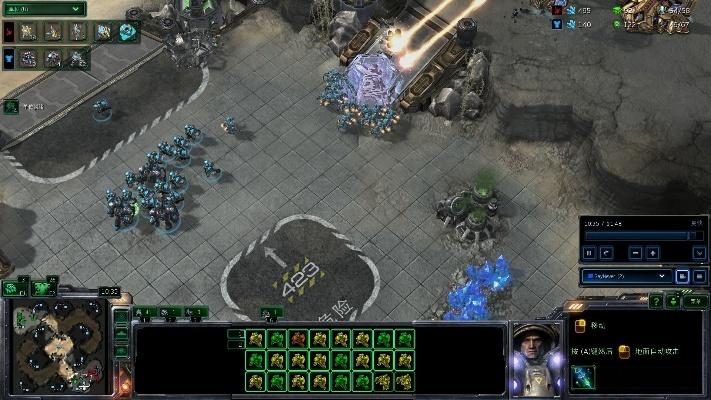Select the blue structure icon in production row
The image size is (711, 400).
(127, 31)
